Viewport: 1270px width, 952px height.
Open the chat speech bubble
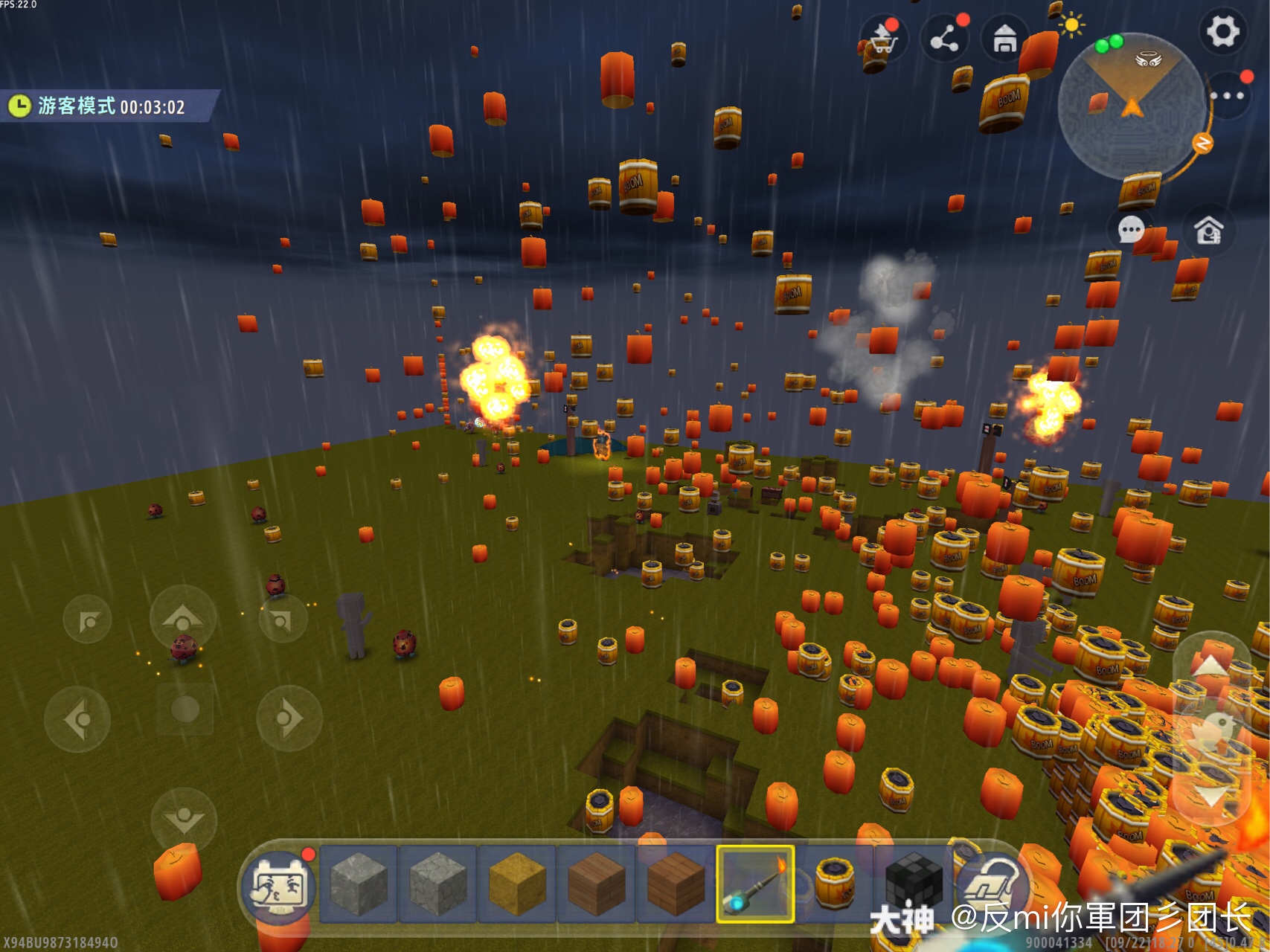pos(1131,230)
